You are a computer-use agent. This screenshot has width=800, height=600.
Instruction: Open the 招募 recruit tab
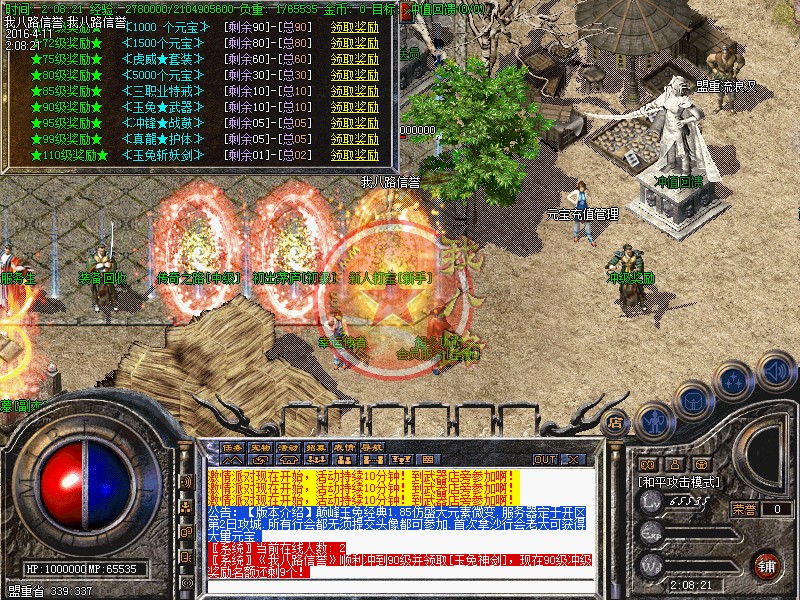click(x=317, y=447)
